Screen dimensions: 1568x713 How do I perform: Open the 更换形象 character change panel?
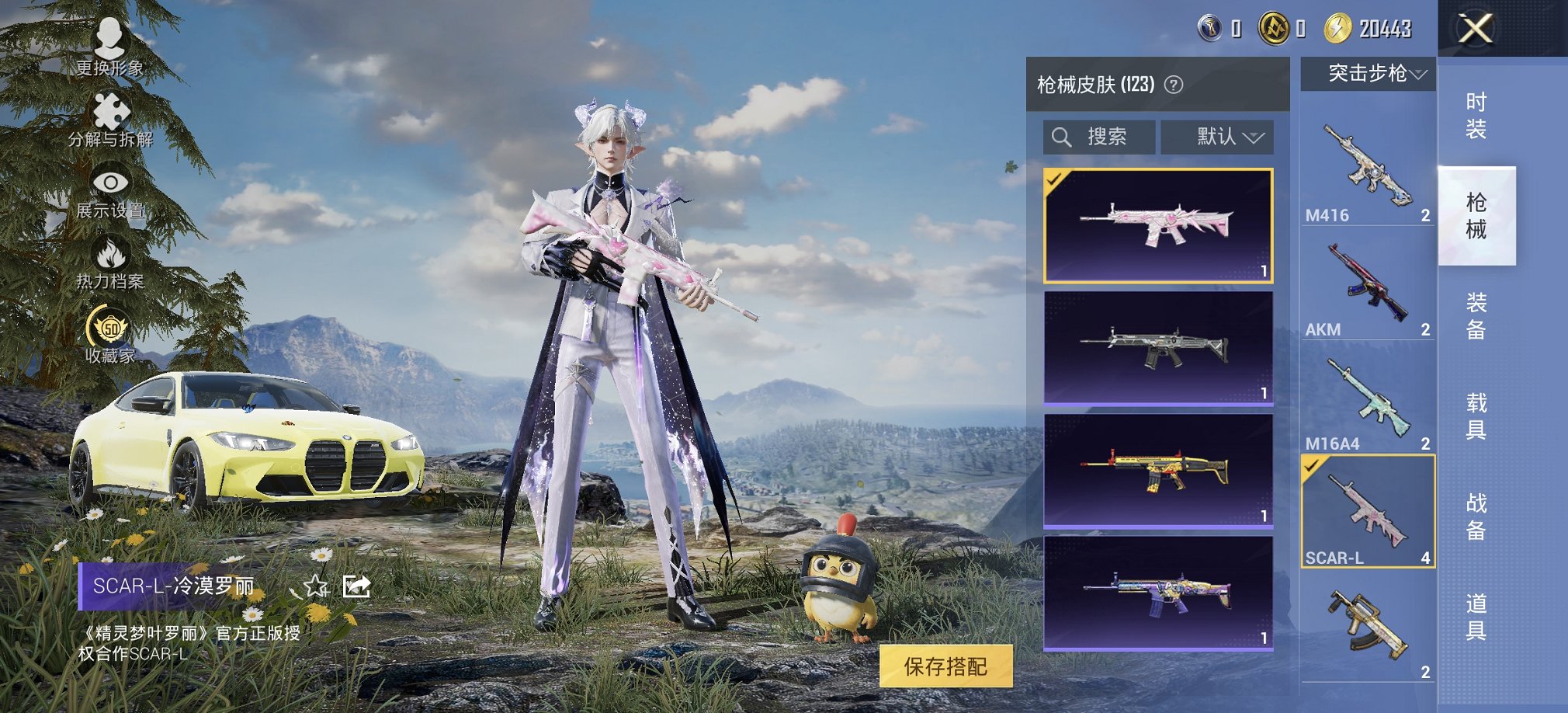109,43
